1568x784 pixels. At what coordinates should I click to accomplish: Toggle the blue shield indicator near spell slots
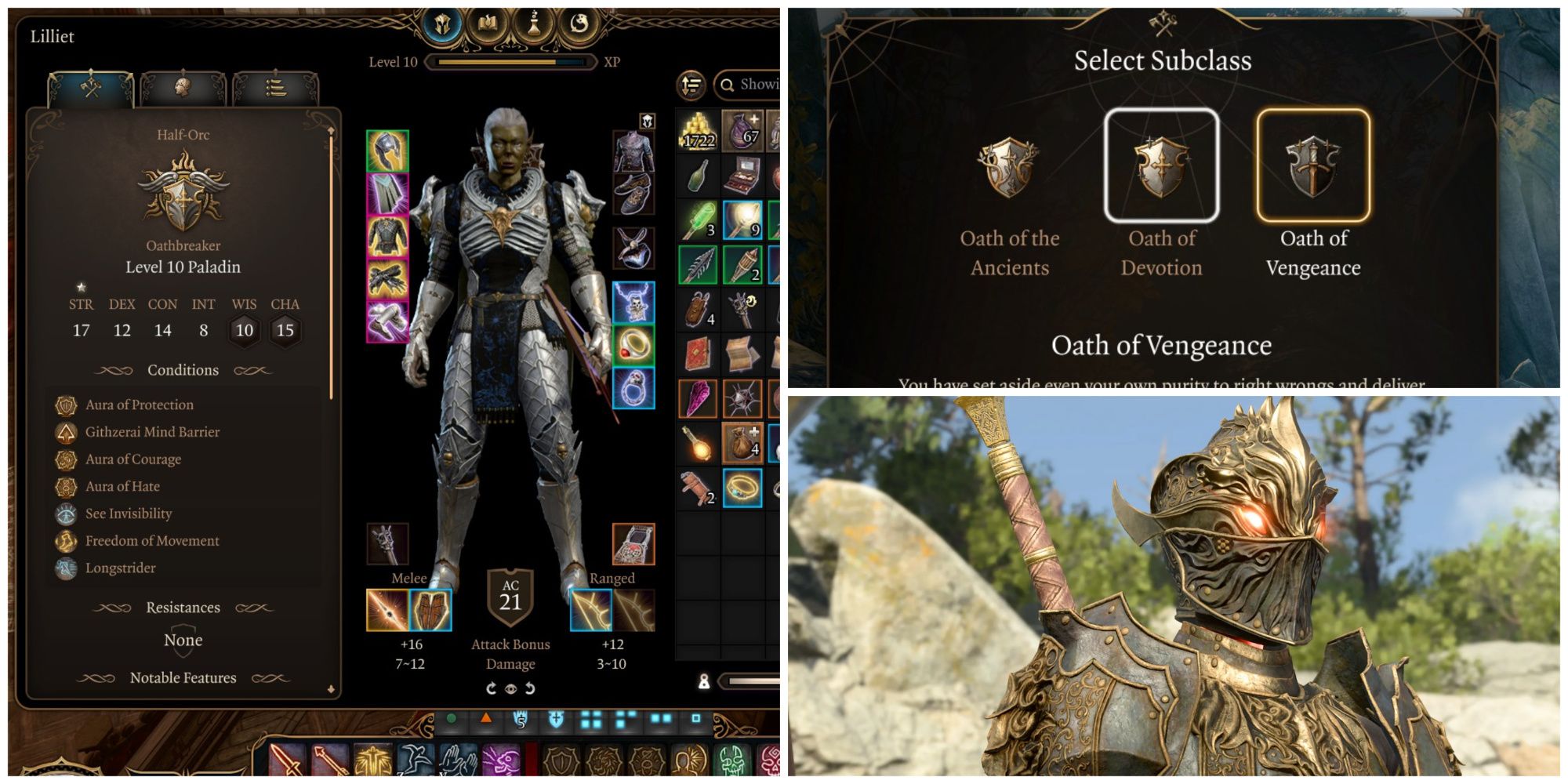click(x=555, y=720)
